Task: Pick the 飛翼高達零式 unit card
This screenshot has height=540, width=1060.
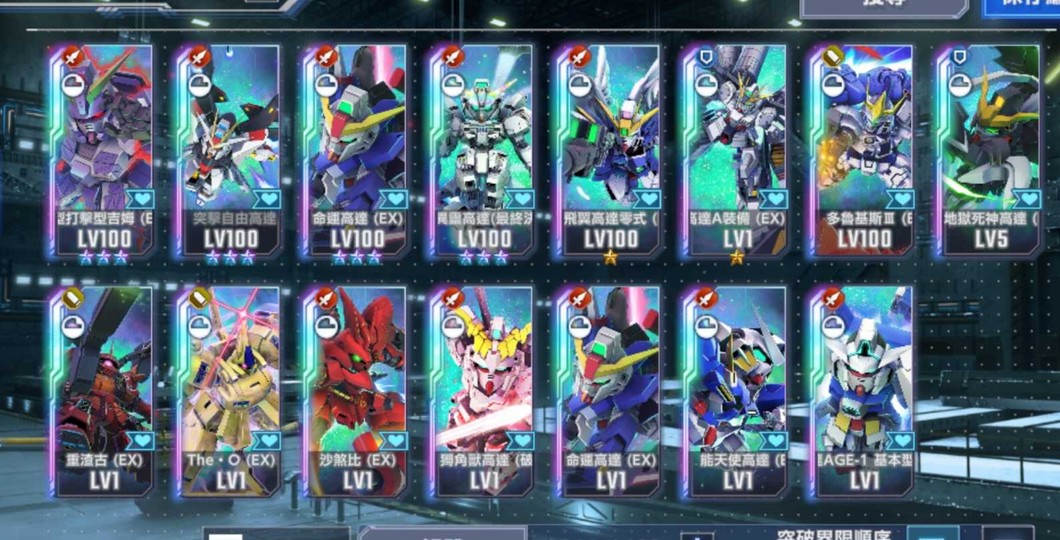Action: 610,150
